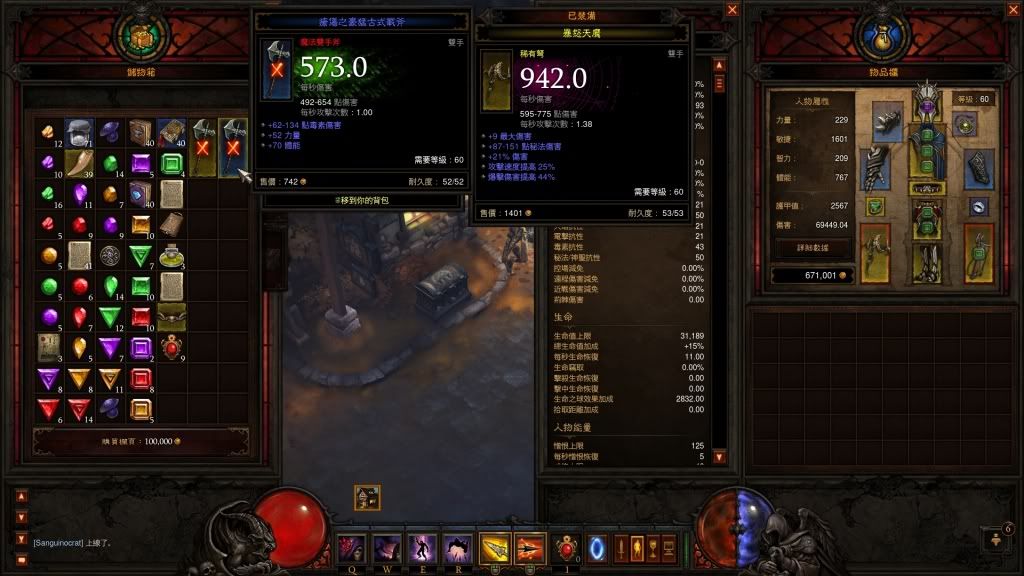Activate the skill bound to Q
This screenshot has height=576, width=1024.
353,547
